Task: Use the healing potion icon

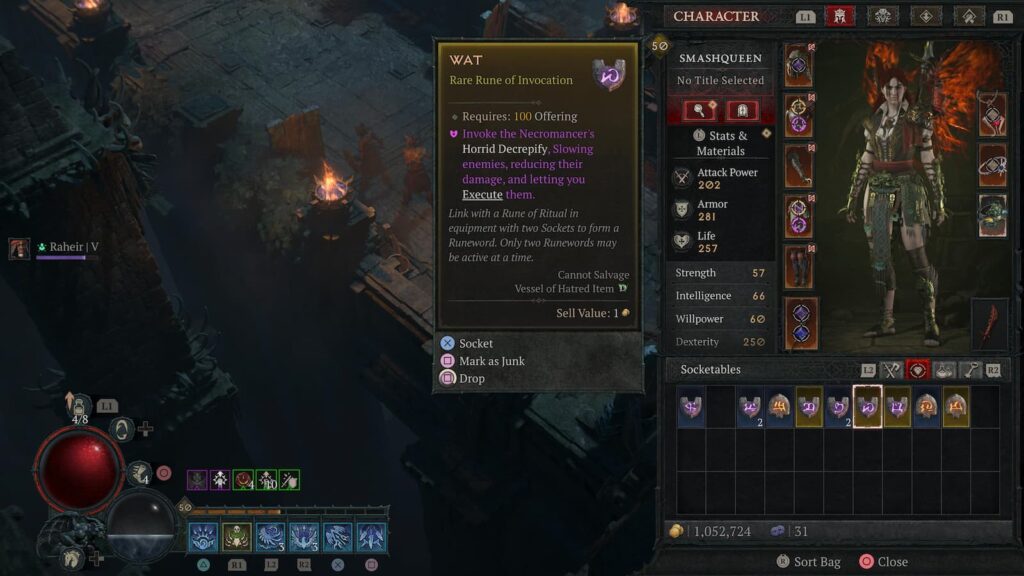Action: pyautogui.click(x=79, y=404)
